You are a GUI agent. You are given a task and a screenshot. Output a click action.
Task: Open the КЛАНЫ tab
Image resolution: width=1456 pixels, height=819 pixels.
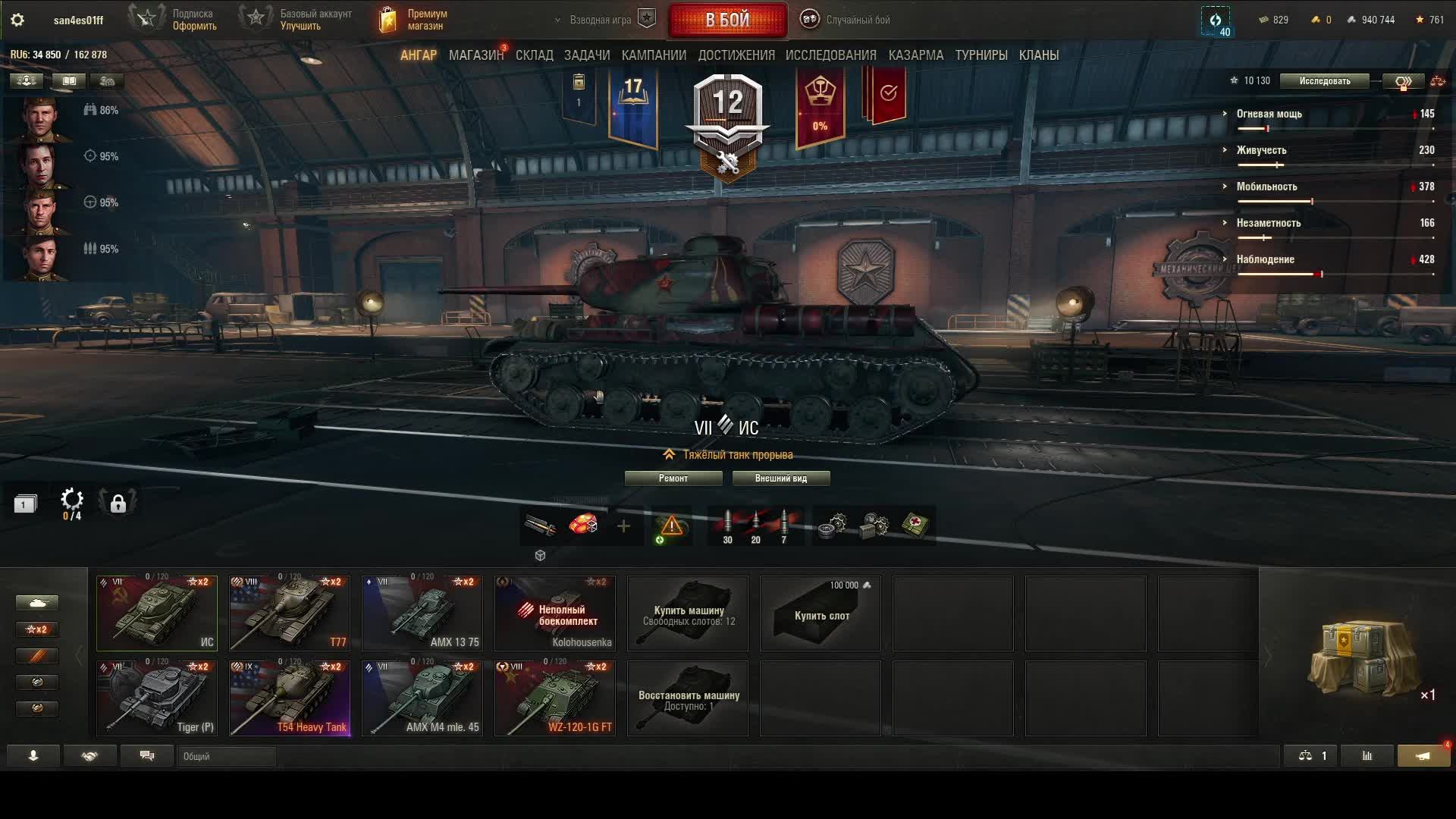coord(1038,55)
